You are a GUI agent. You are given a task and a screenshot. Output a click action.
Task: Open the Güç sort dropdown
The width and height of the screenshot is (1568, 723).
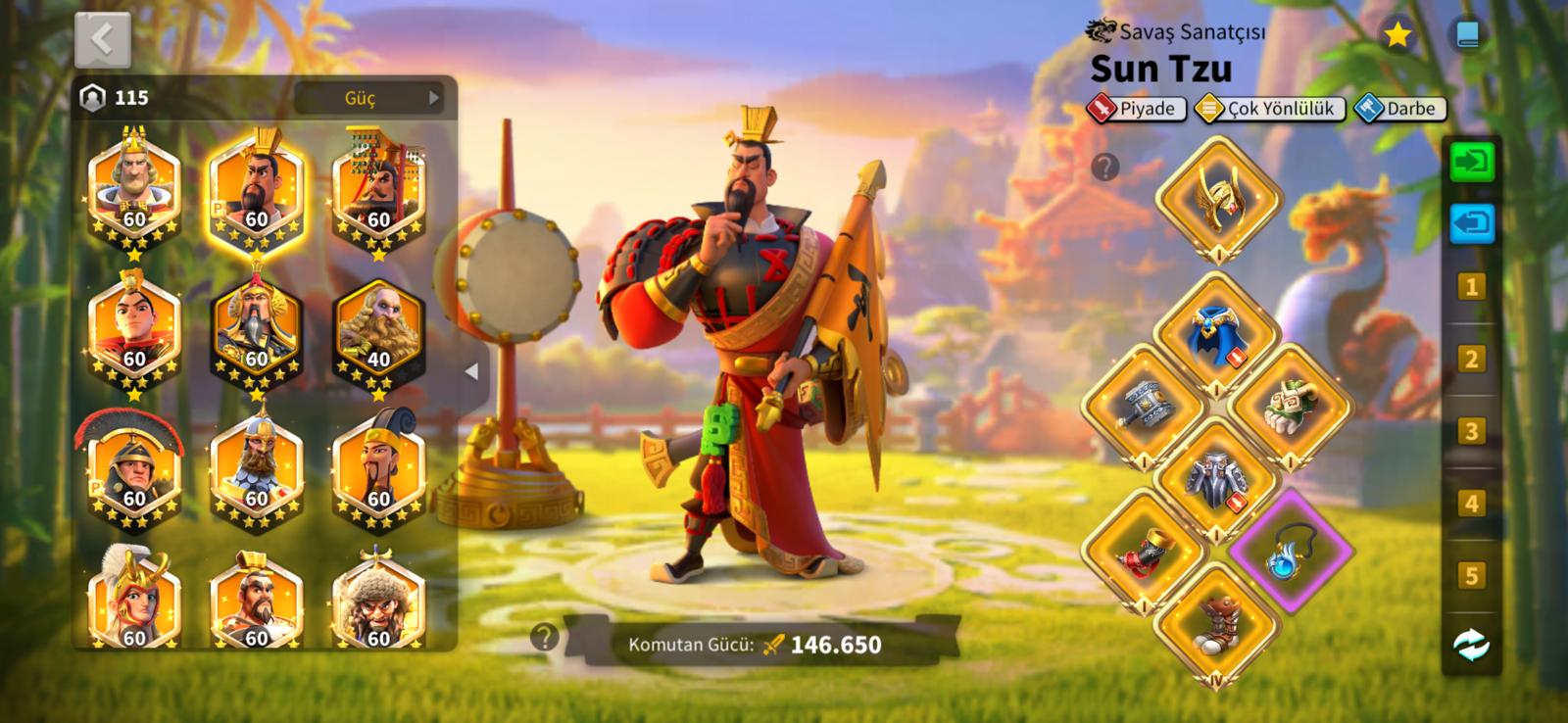coord(369,98)
